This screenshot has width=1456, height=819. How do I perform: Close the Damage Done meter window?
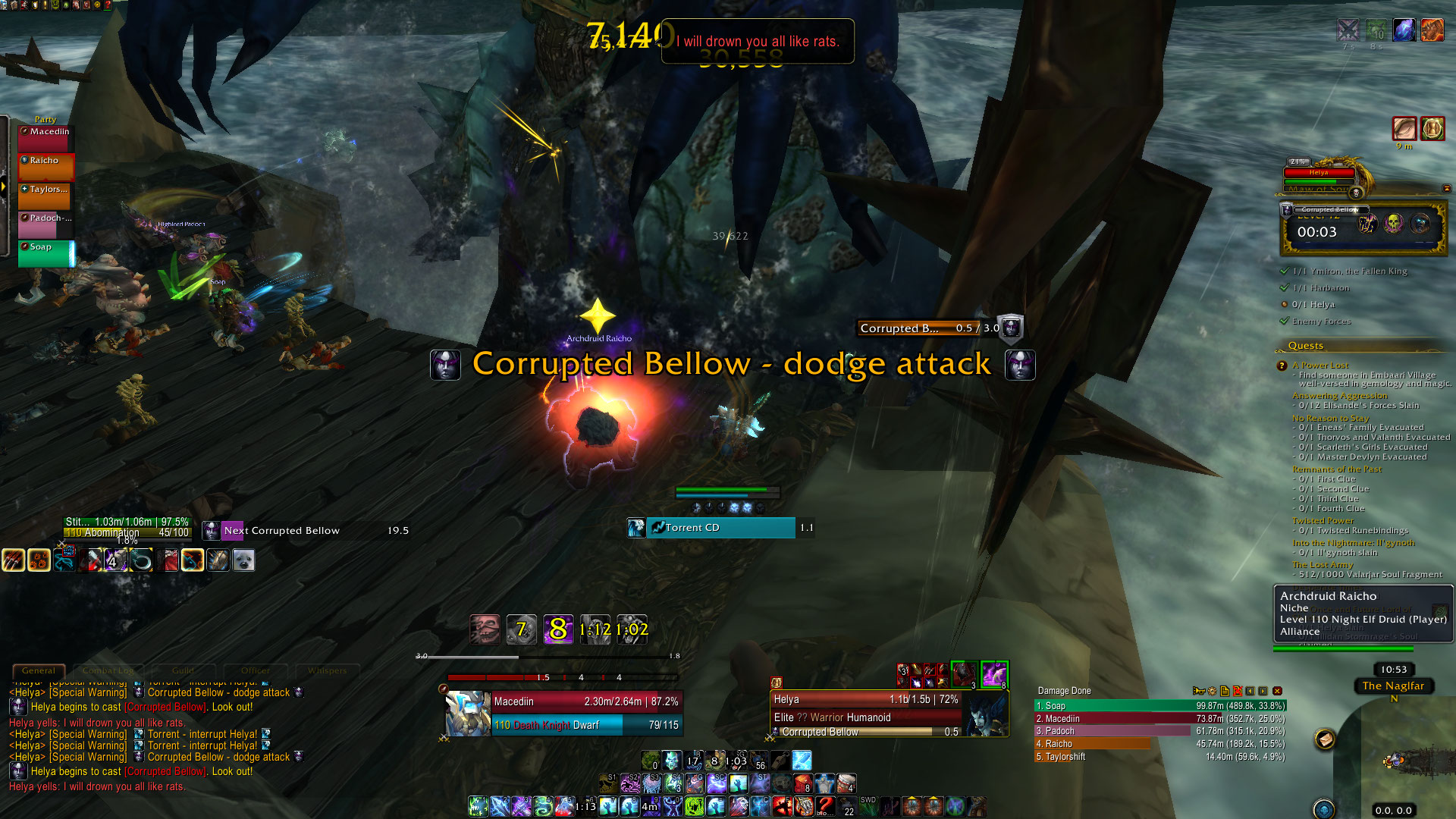coord(1277,691)
